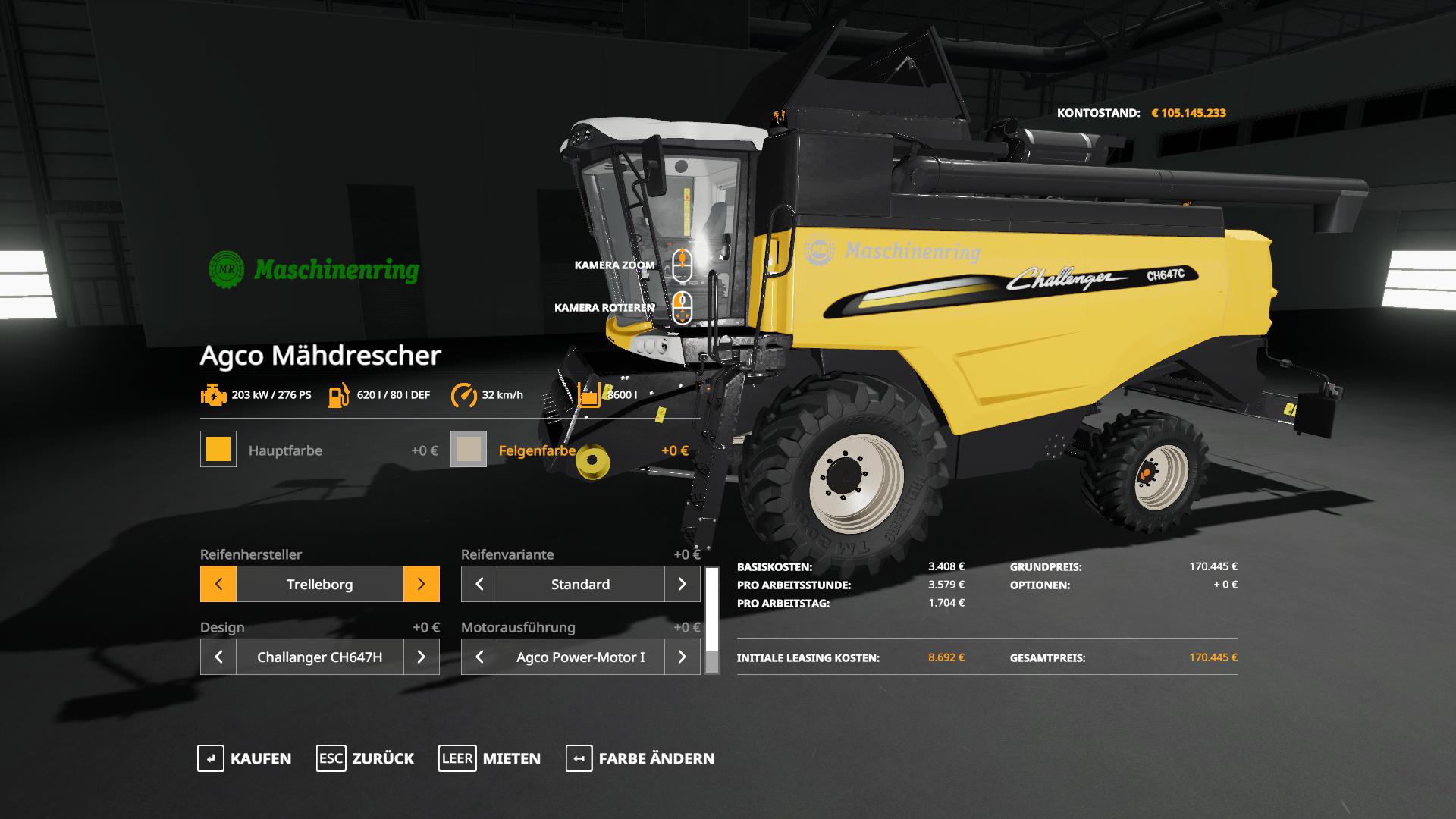Viewport: 1456px width, 819px height.
Task: Choose next Design after Challanger CH647H
Action: [421, 657]
